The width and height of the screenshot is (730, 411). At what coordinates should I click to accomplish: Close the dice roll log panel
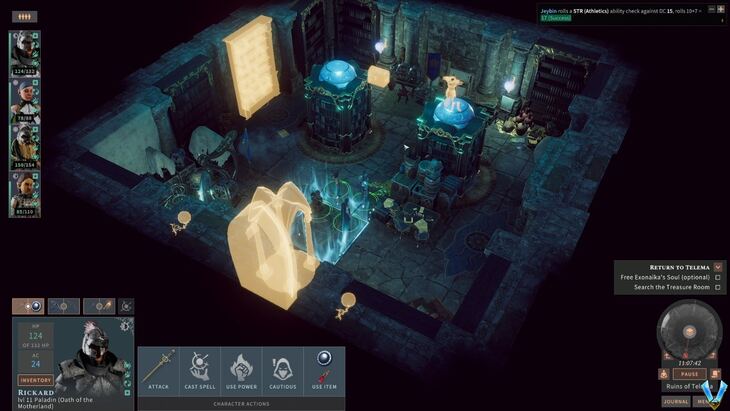722,9
